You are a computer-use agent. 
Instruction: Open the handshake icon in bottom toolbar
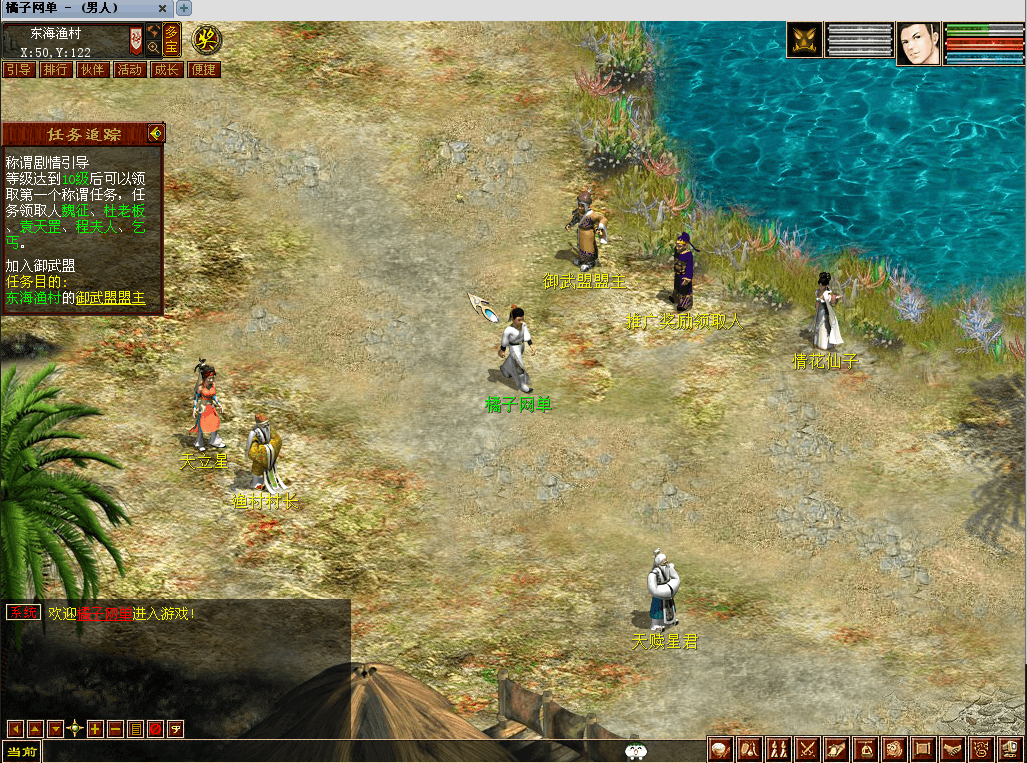click(953, 748)
